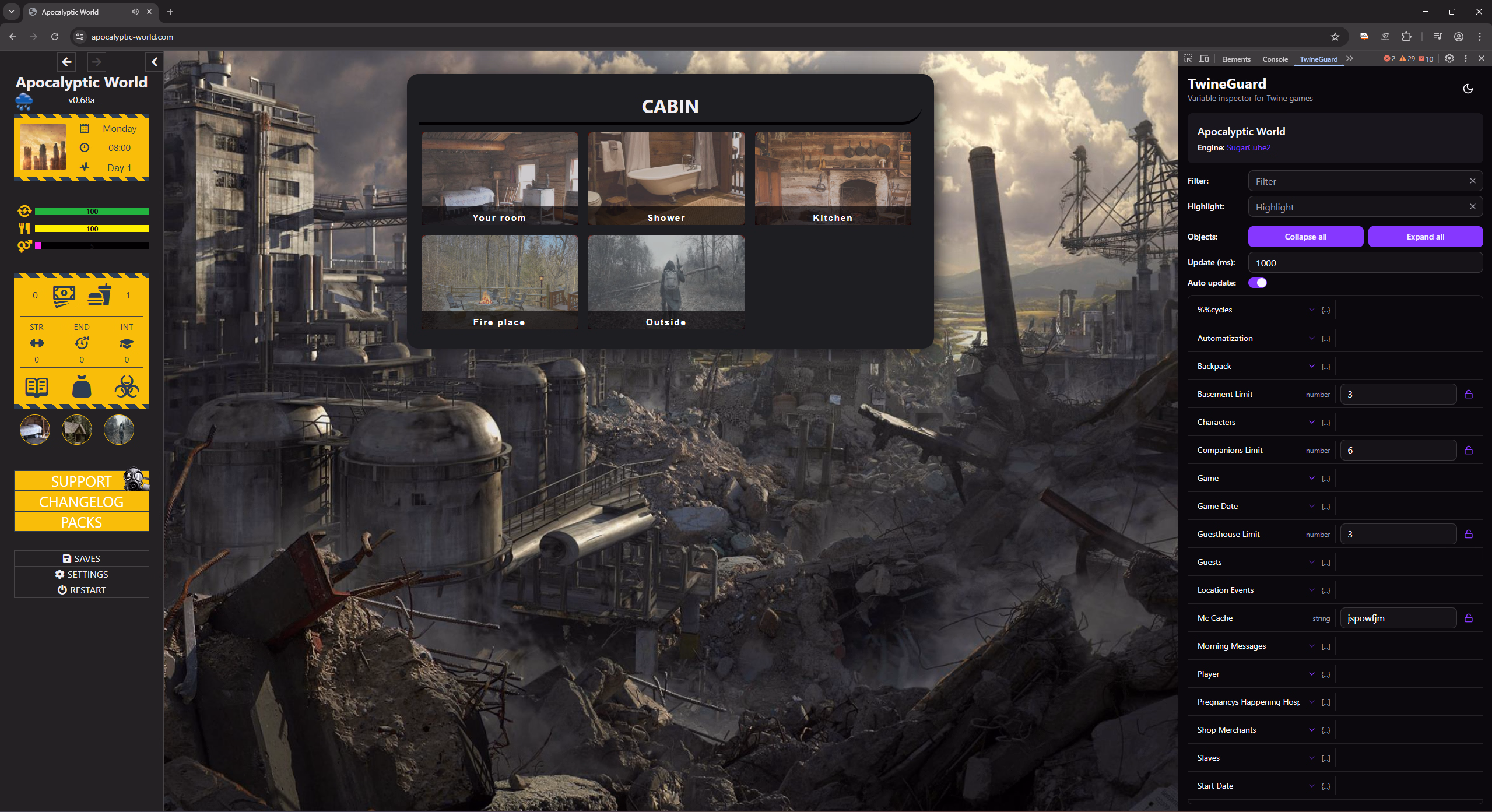Go to the Shower location

pyautogui.click(x=666, y=178)
